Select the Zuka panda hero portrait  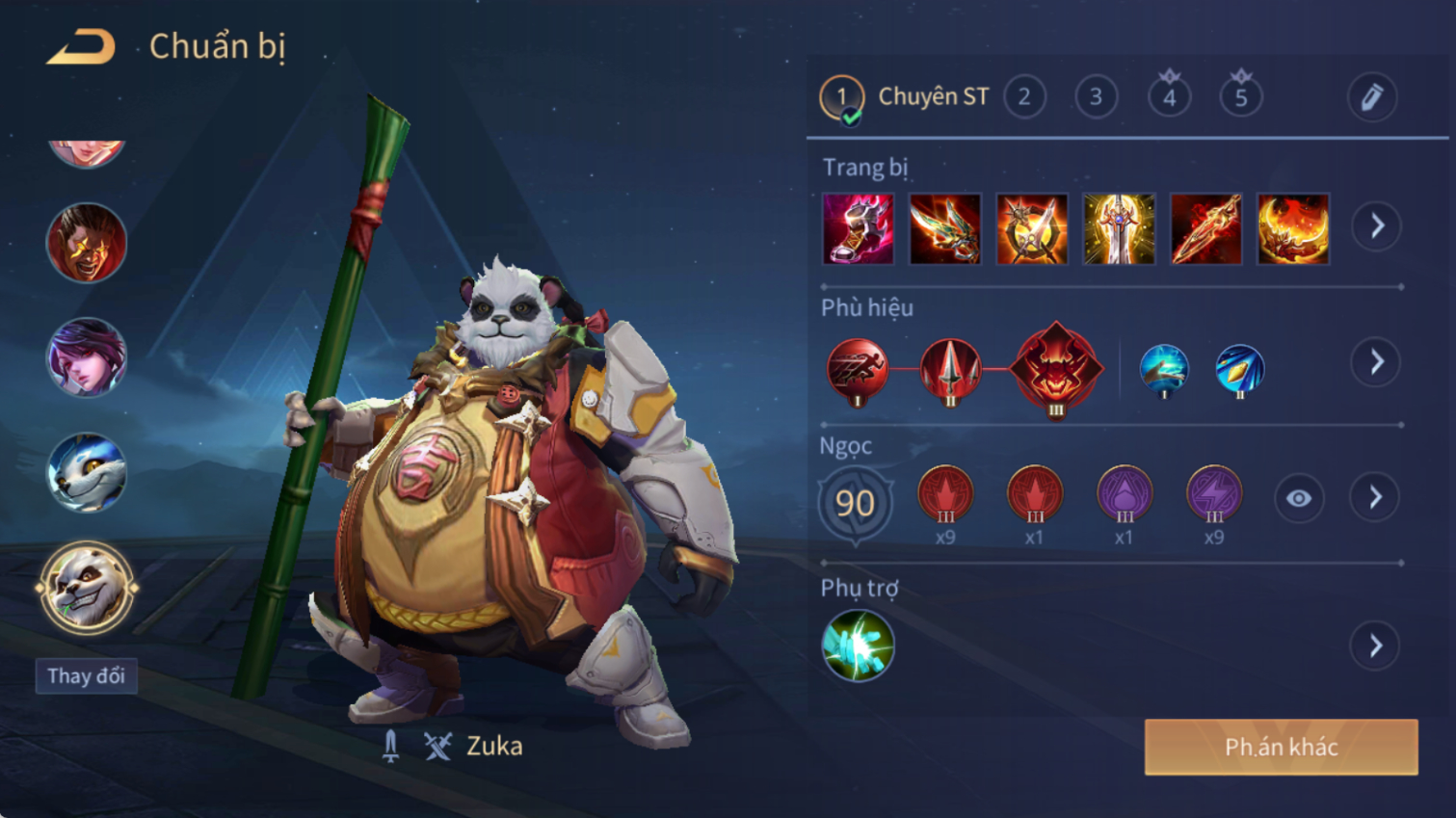(87, 588)
